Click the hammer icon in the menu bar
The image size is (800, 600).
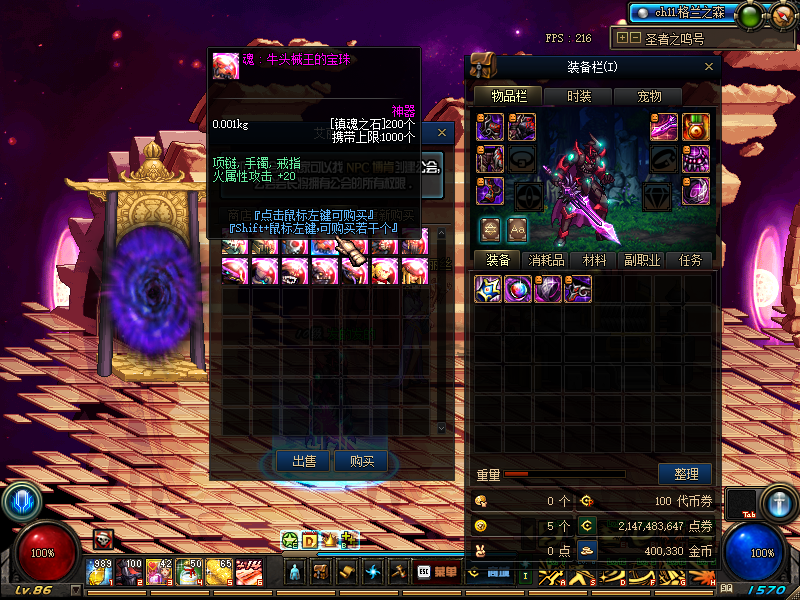[x=398, y=572]
